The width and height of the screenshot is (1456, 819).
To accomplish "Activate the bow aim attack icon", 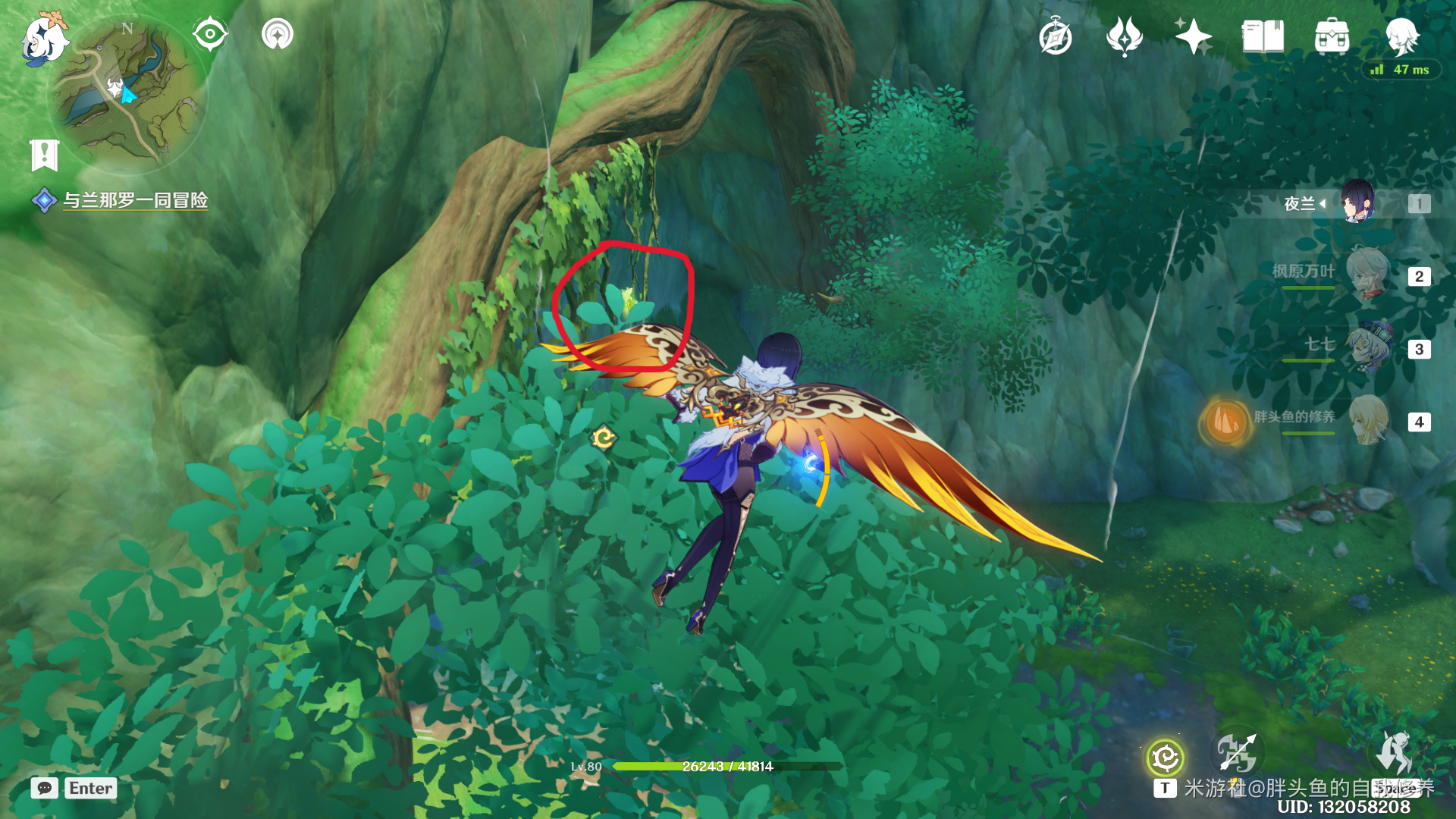I will point(1237,752).
